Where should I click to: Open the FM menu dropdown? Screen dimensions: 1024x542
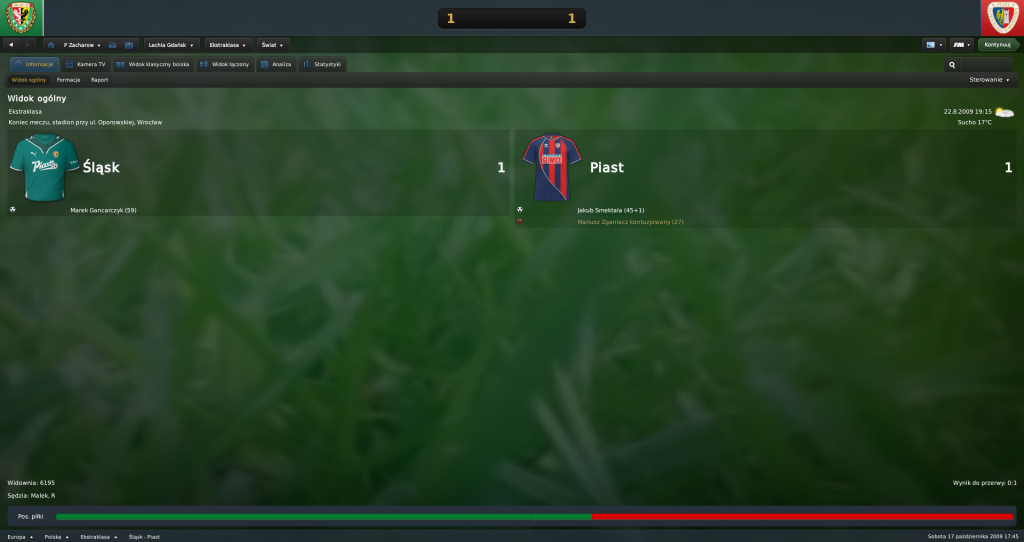961,45
